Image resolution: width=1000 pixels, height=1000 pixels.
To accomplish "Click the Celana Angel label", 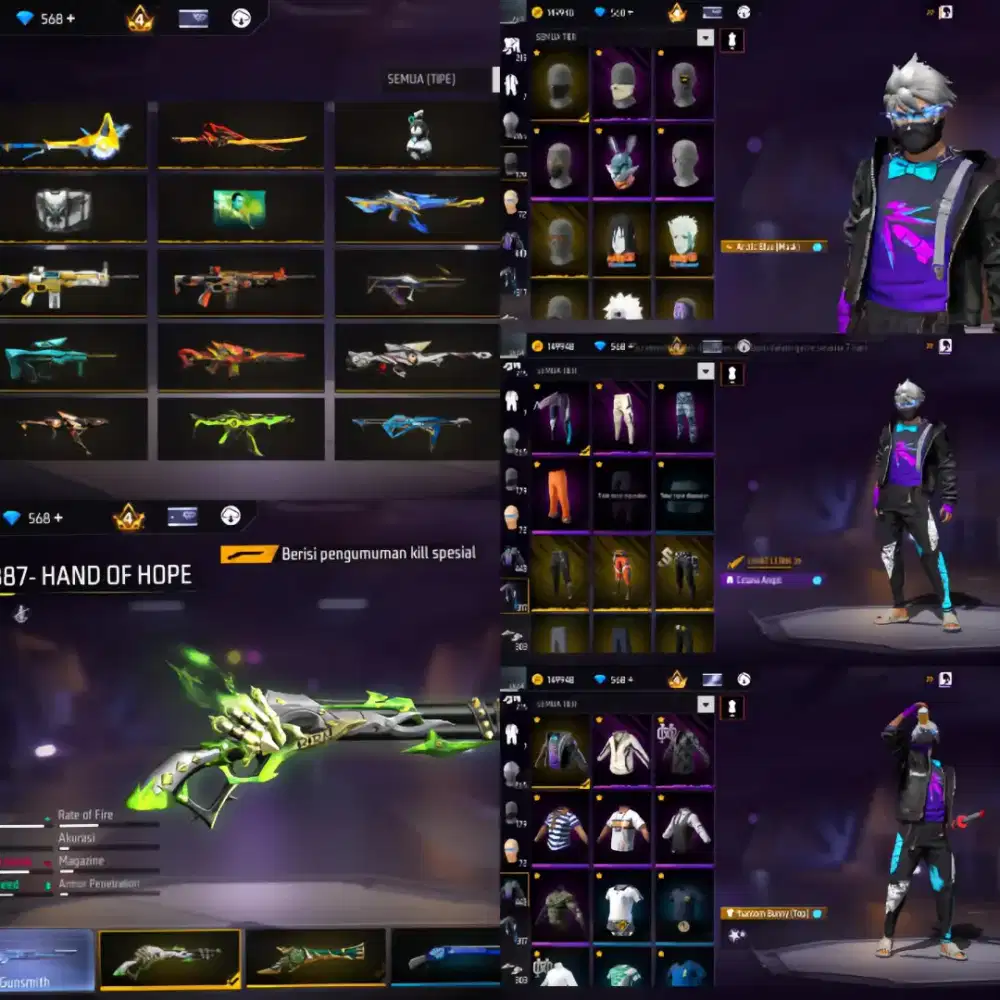I will click(x=772, y=580).
